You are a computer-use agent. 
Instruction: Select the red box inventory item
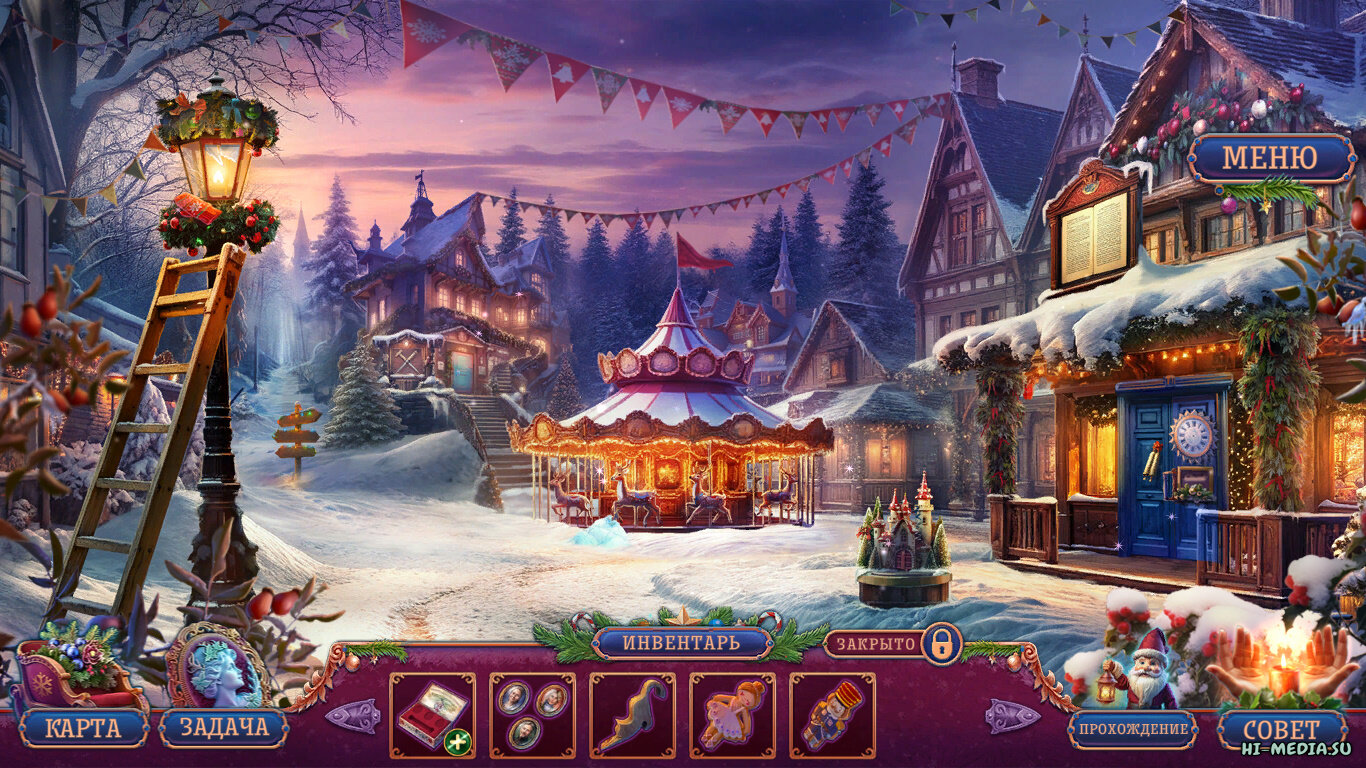(x=430, y=713)
